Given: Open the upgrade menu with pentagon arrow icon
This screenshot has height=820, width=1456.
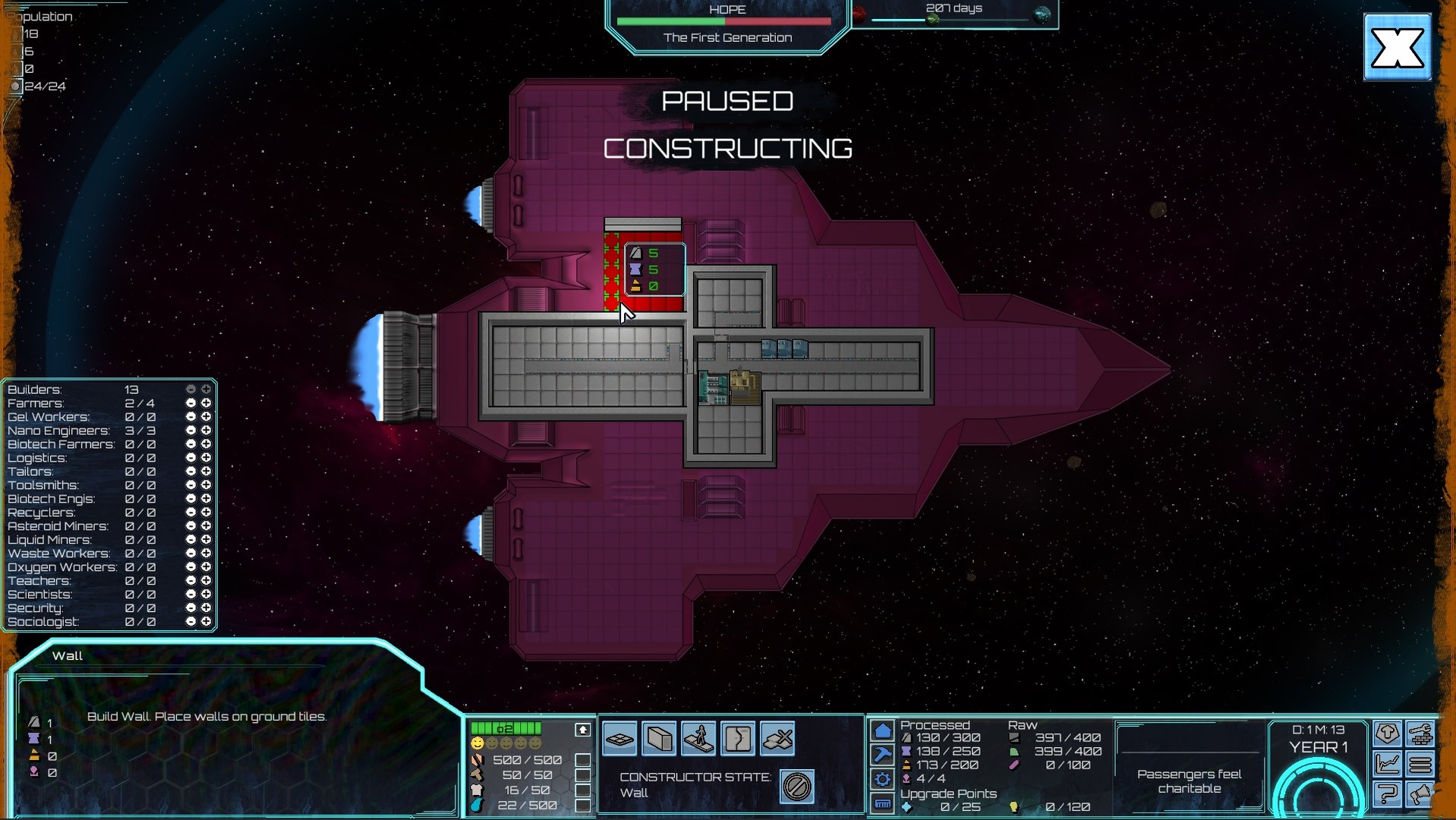Looking at the screenshot, I should click(x=1388, y=733).
